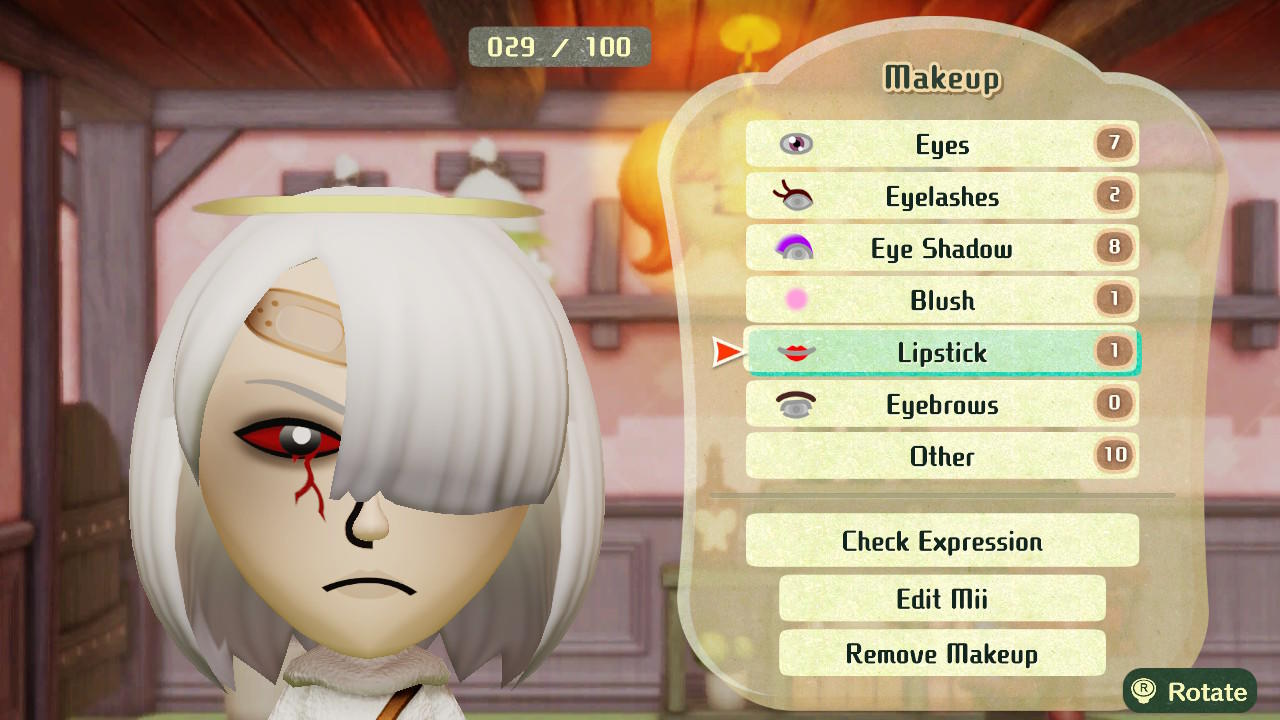This screenshot has height=720, width=1280.
Task: Select the Eyes makeup icon
Action: tap(793, 144)
